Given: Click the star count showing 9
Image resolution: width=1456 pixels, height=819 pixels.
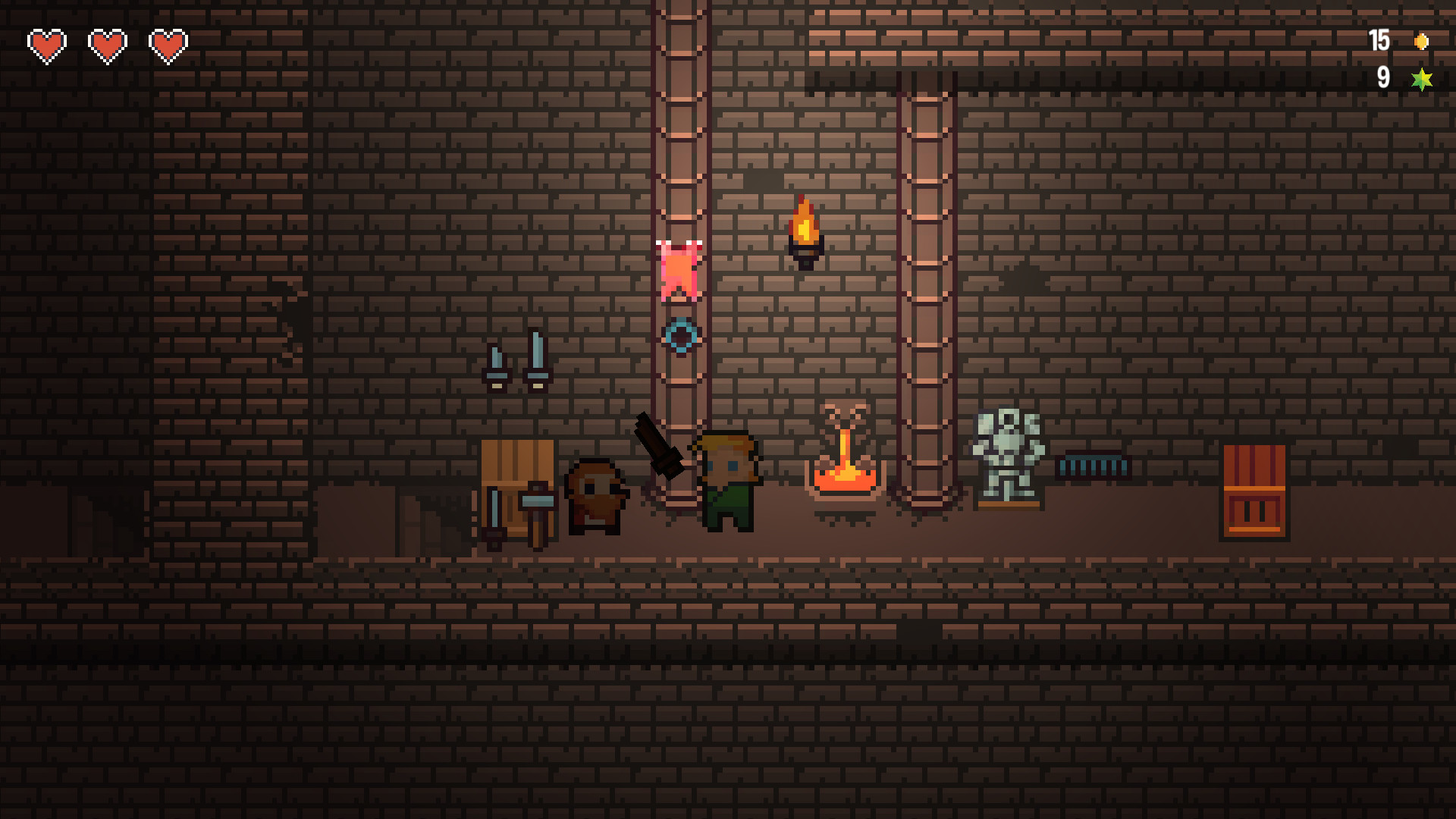Looking at the screenshot, I should tap(1384, 78).
